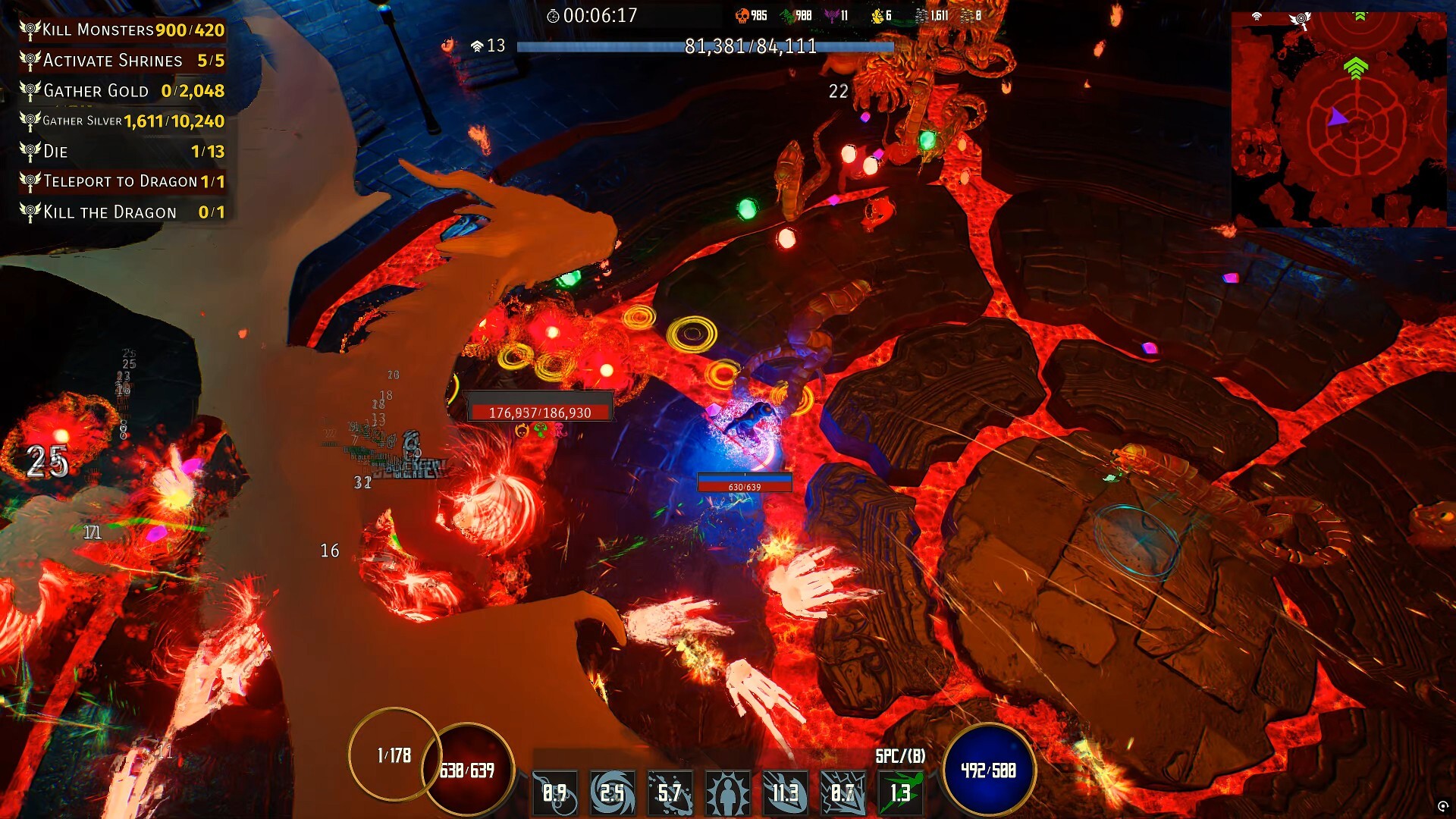
Task: Choose the Gather Silver objective row
Action: tap(121, 121)
